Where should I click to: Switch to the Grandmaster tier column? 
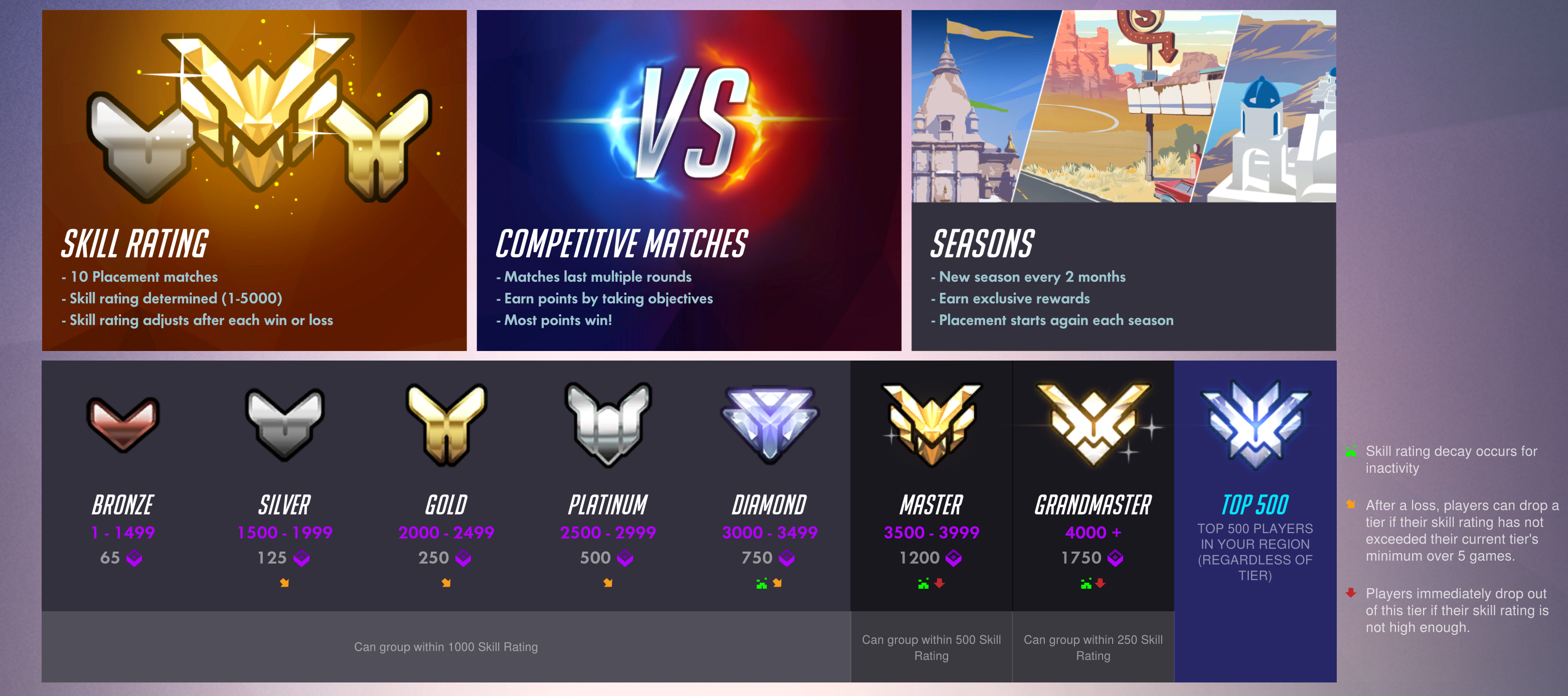(x=1092, y=505)
